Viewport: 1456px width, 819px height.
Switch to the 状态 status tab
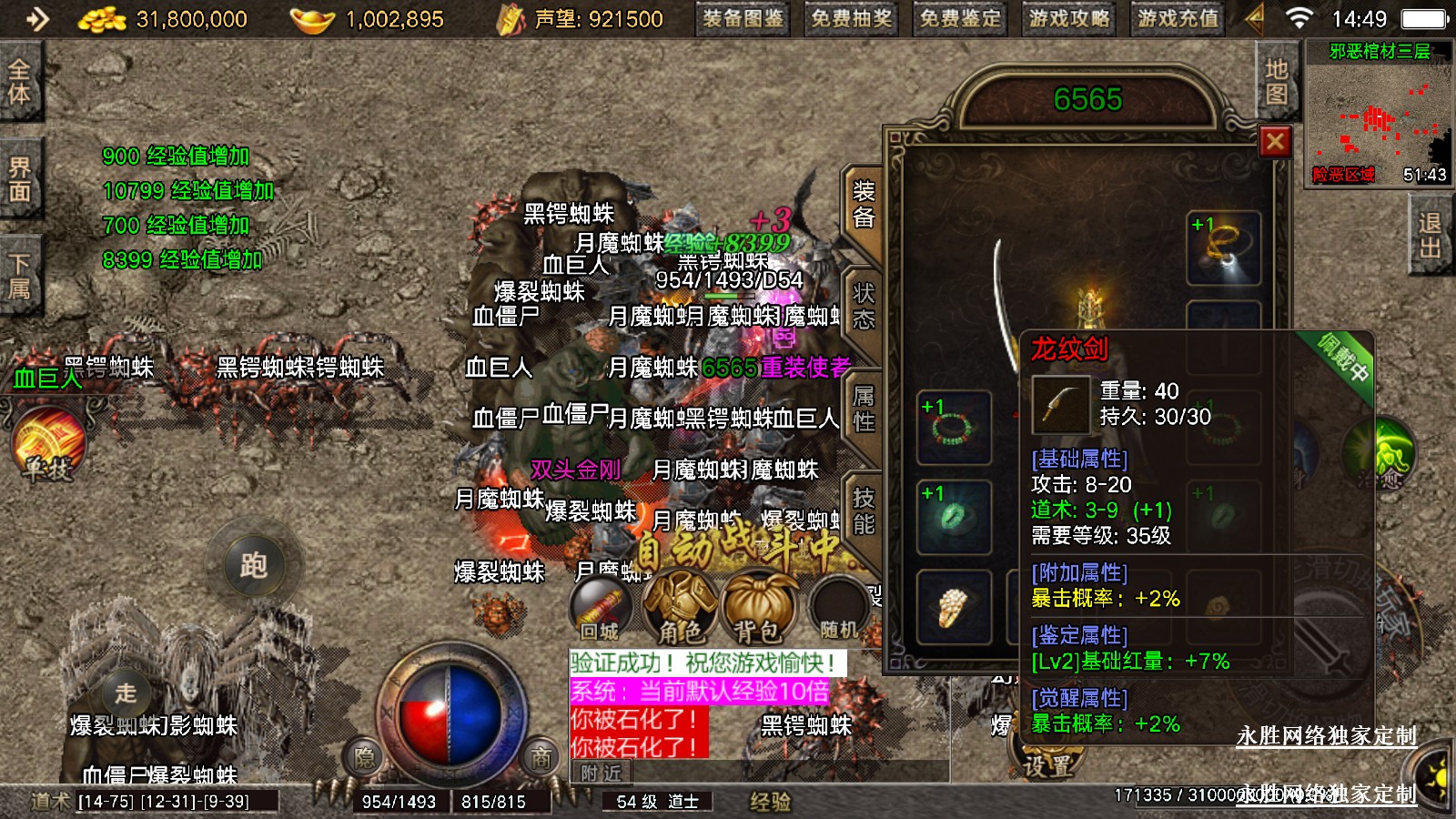point(863,307)
